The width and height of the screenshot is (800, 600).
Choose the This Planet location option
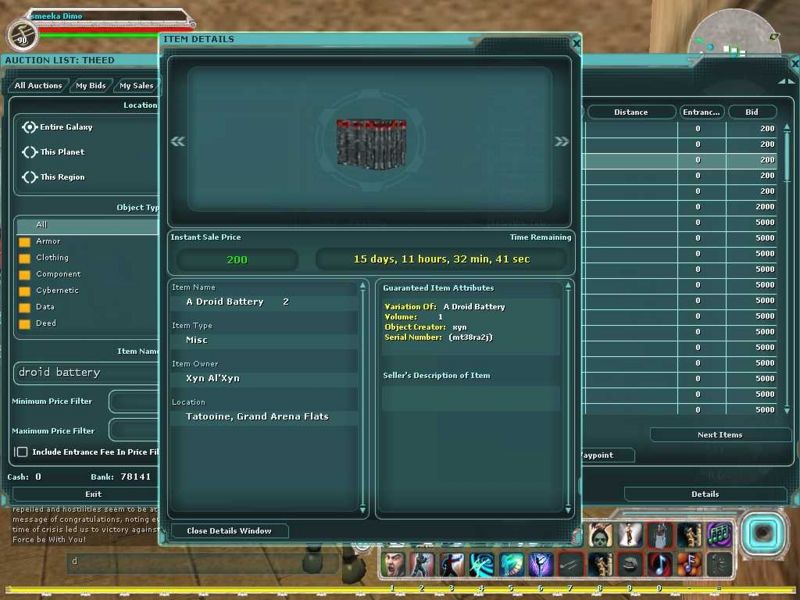tap(30, 152)
